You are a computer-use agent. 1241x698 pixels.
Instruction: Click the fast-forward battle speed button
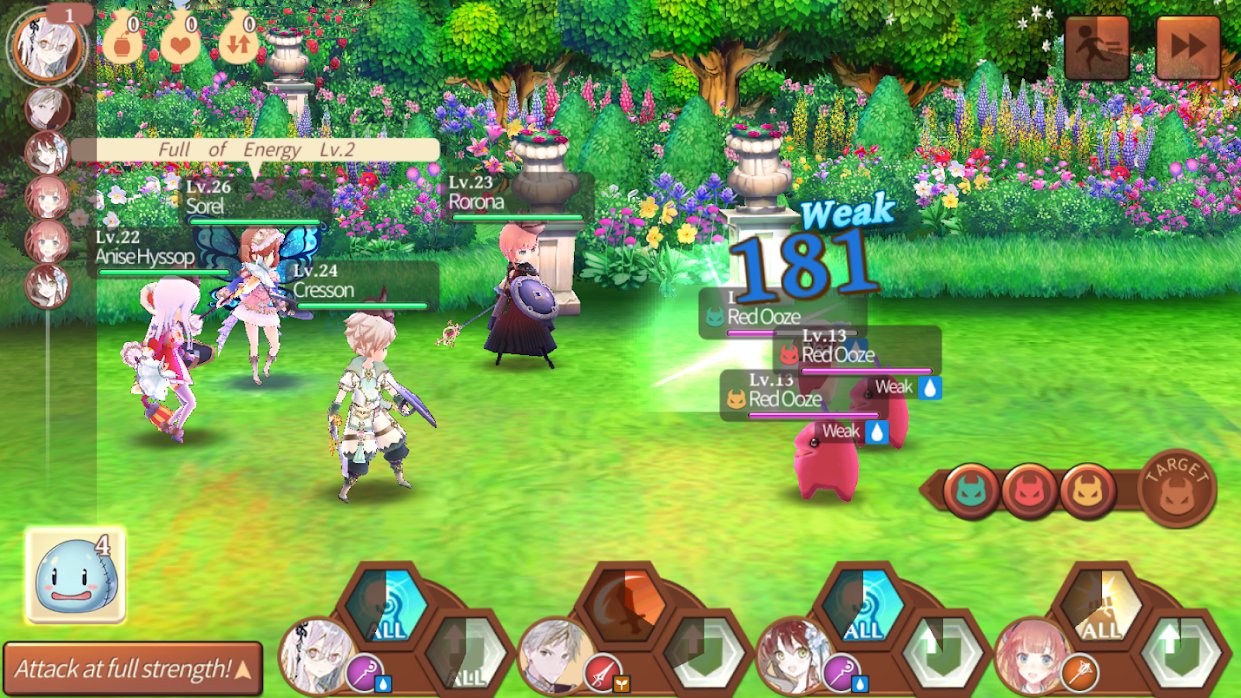[x=1188, y=47]
